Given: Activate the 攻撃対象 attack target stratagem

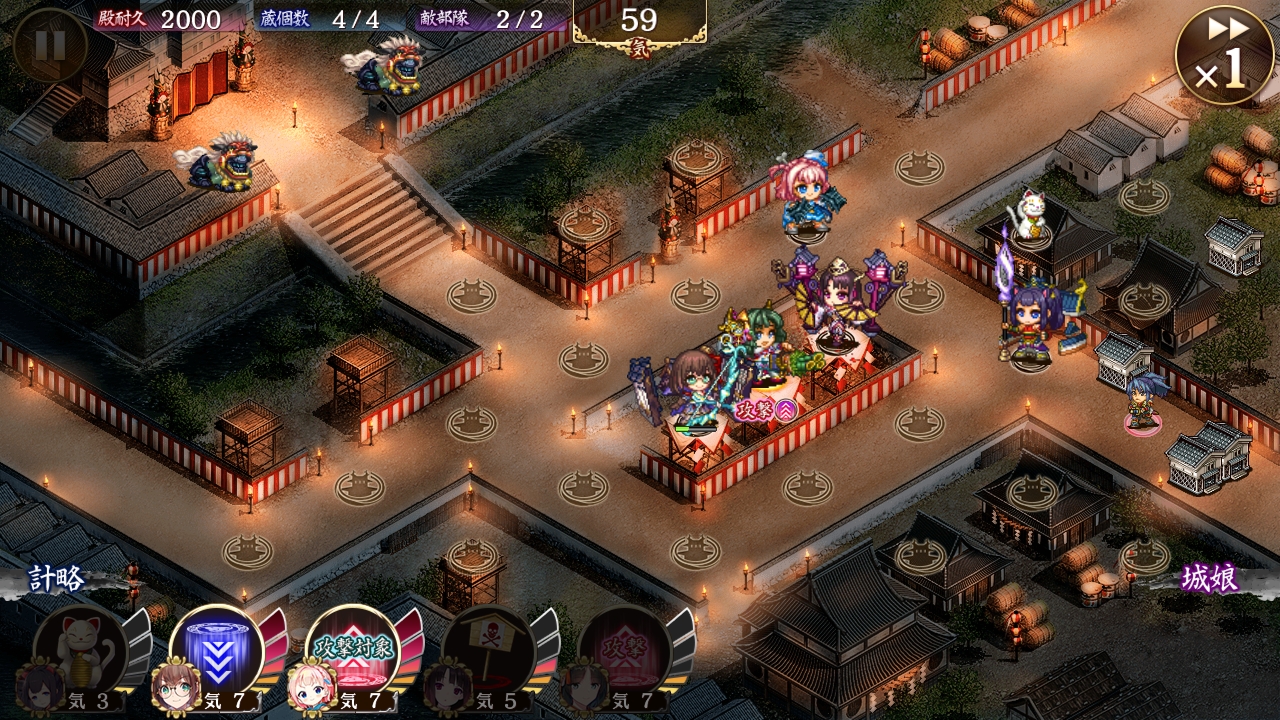Looking at the screenshot, I should point(352,652).
